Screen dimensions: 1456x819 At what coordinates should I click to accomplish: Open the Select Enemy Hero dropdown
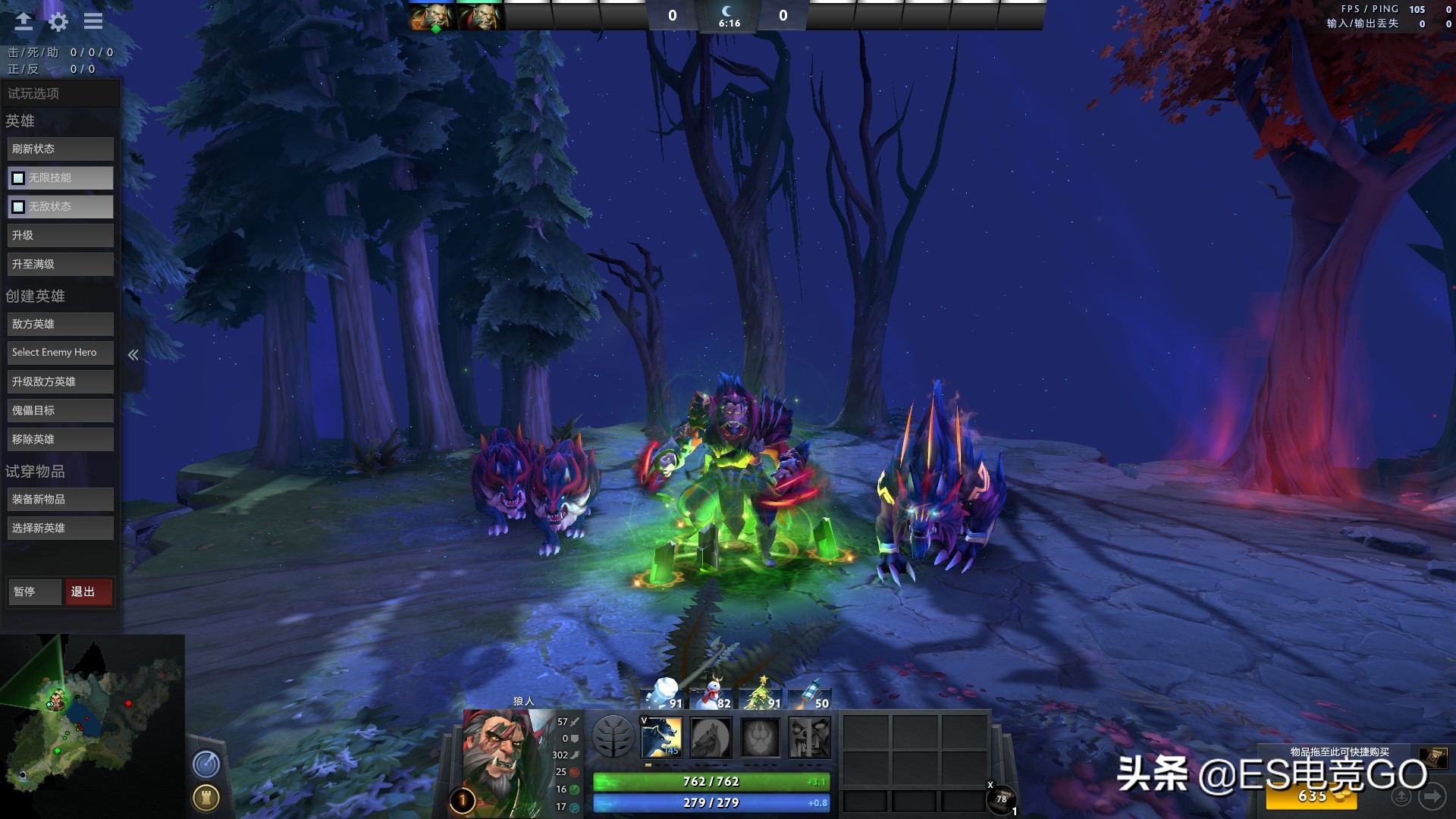[60, 352]
